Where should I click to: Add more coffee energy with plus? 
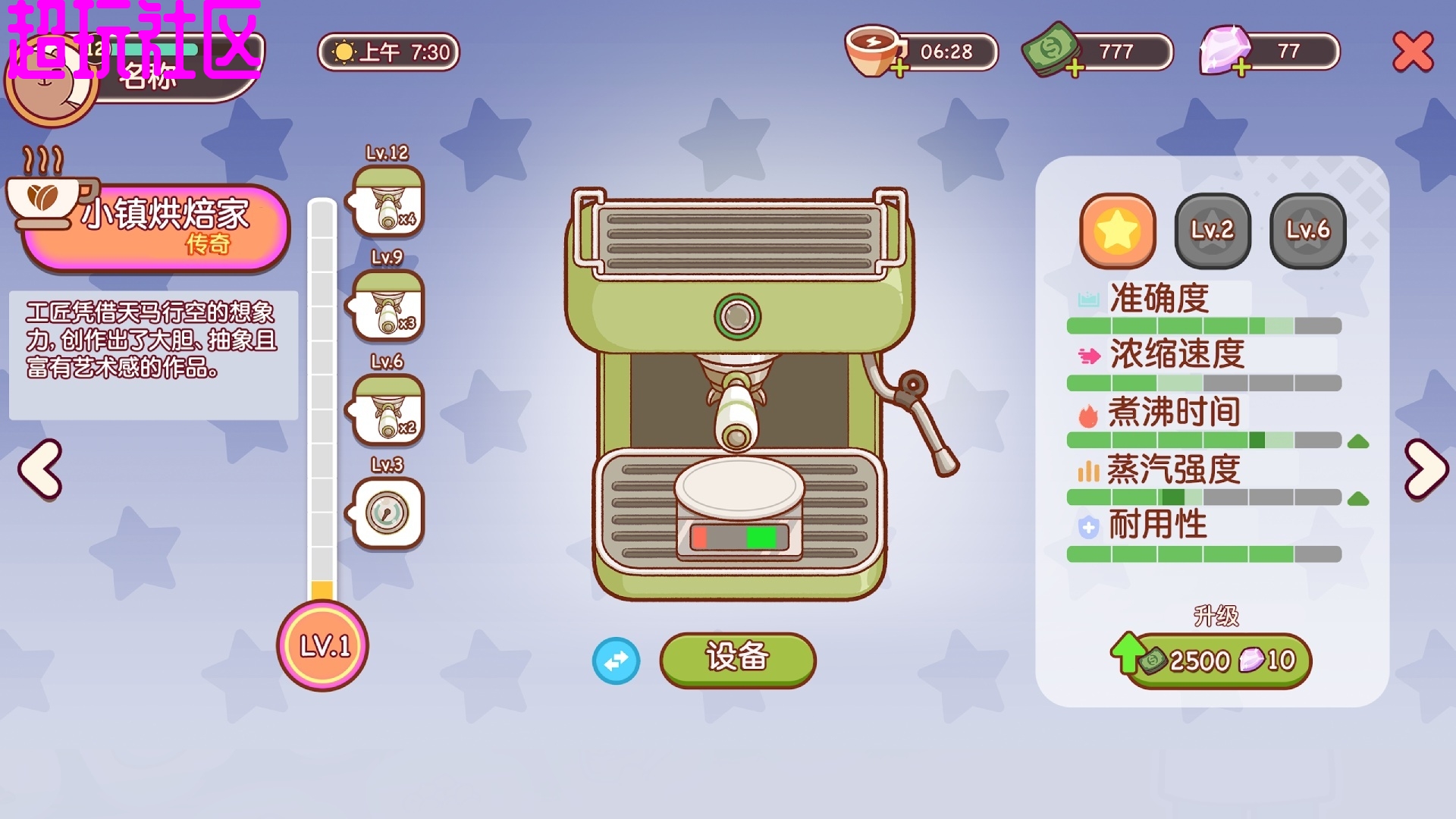pos(899,70)
